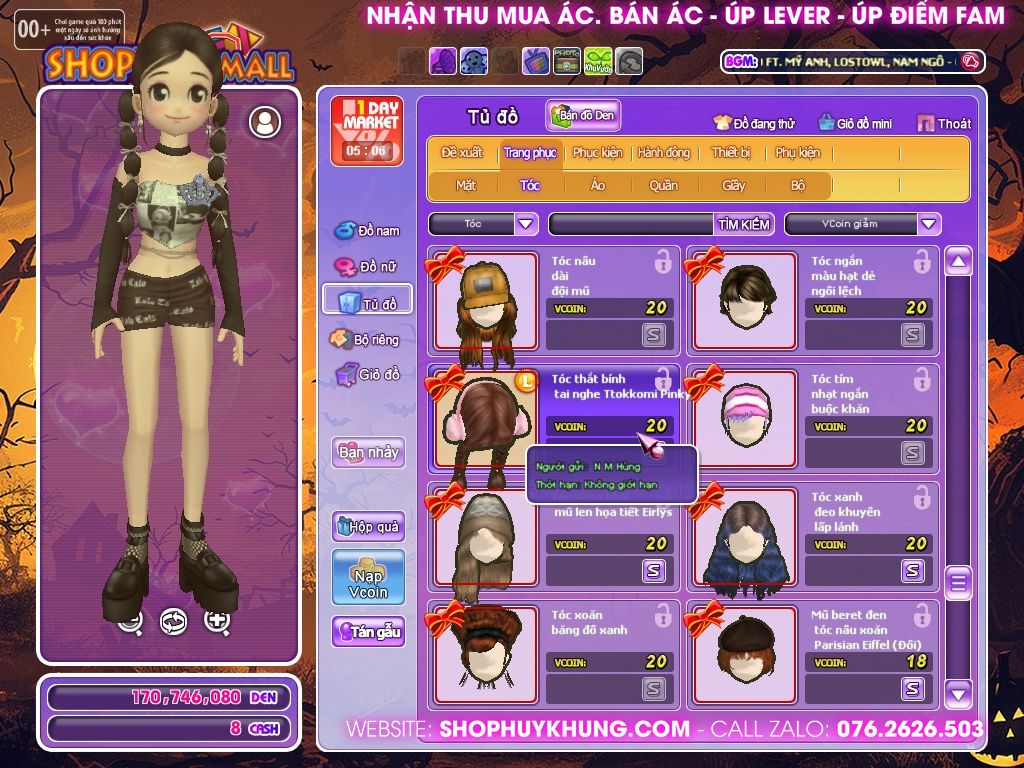Open the Hành động tab
This screenshot has width=1024, height=768.
pyautogui.click(x=663, y=153)
